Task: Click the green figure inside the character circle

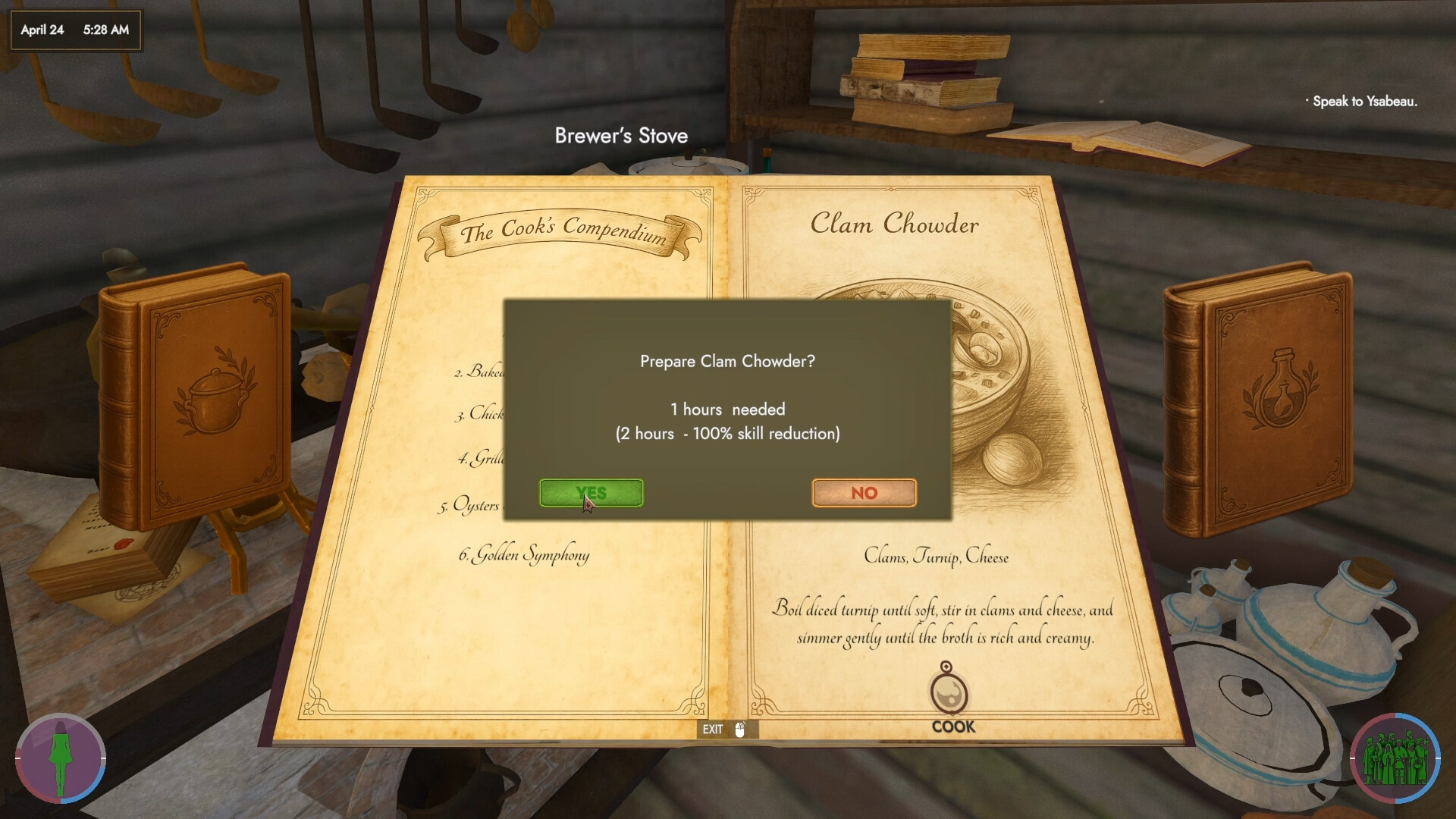Action: point(59,758)
